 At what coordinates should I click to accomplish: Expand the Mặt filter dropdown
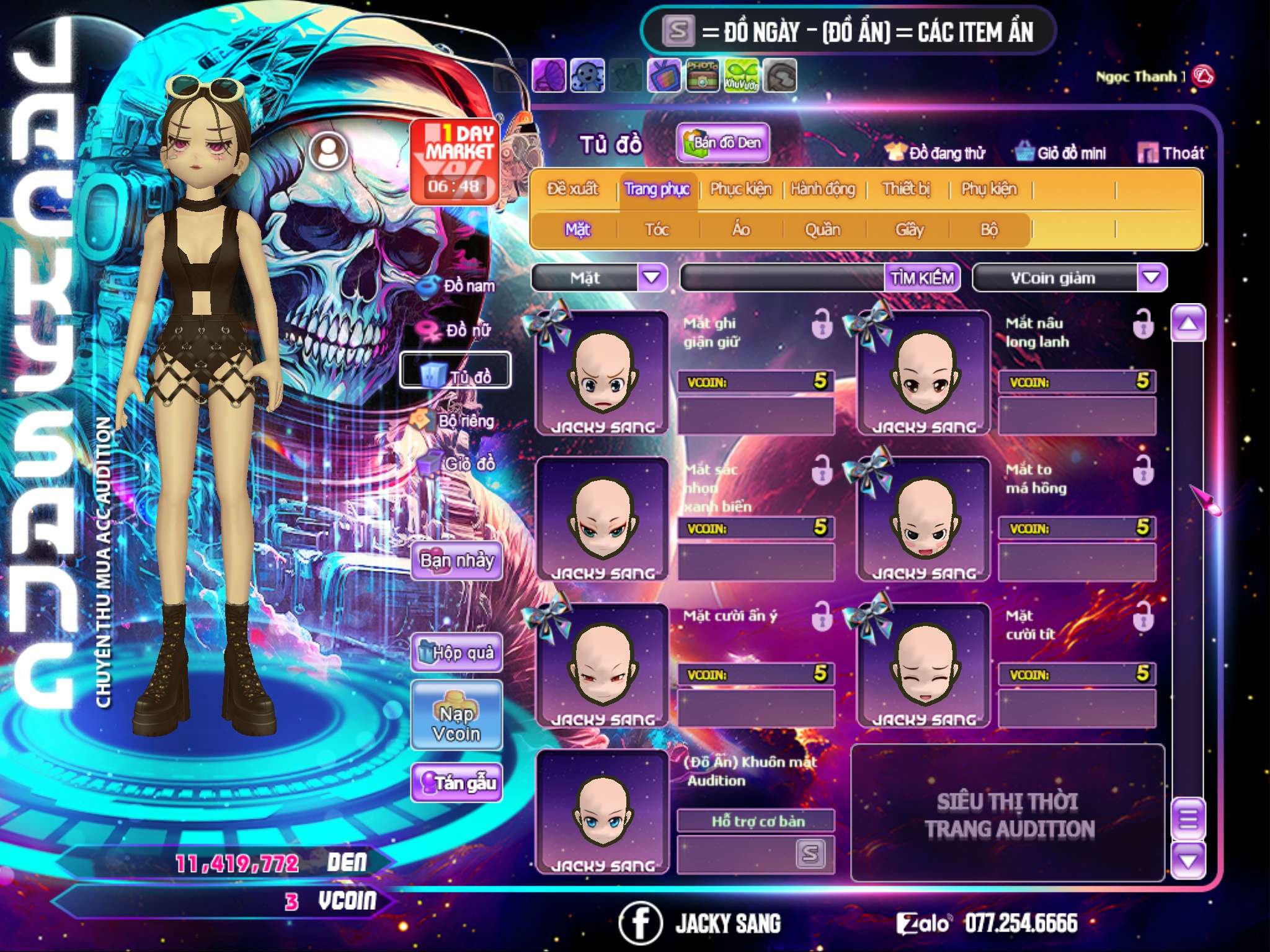pos(652,277)
